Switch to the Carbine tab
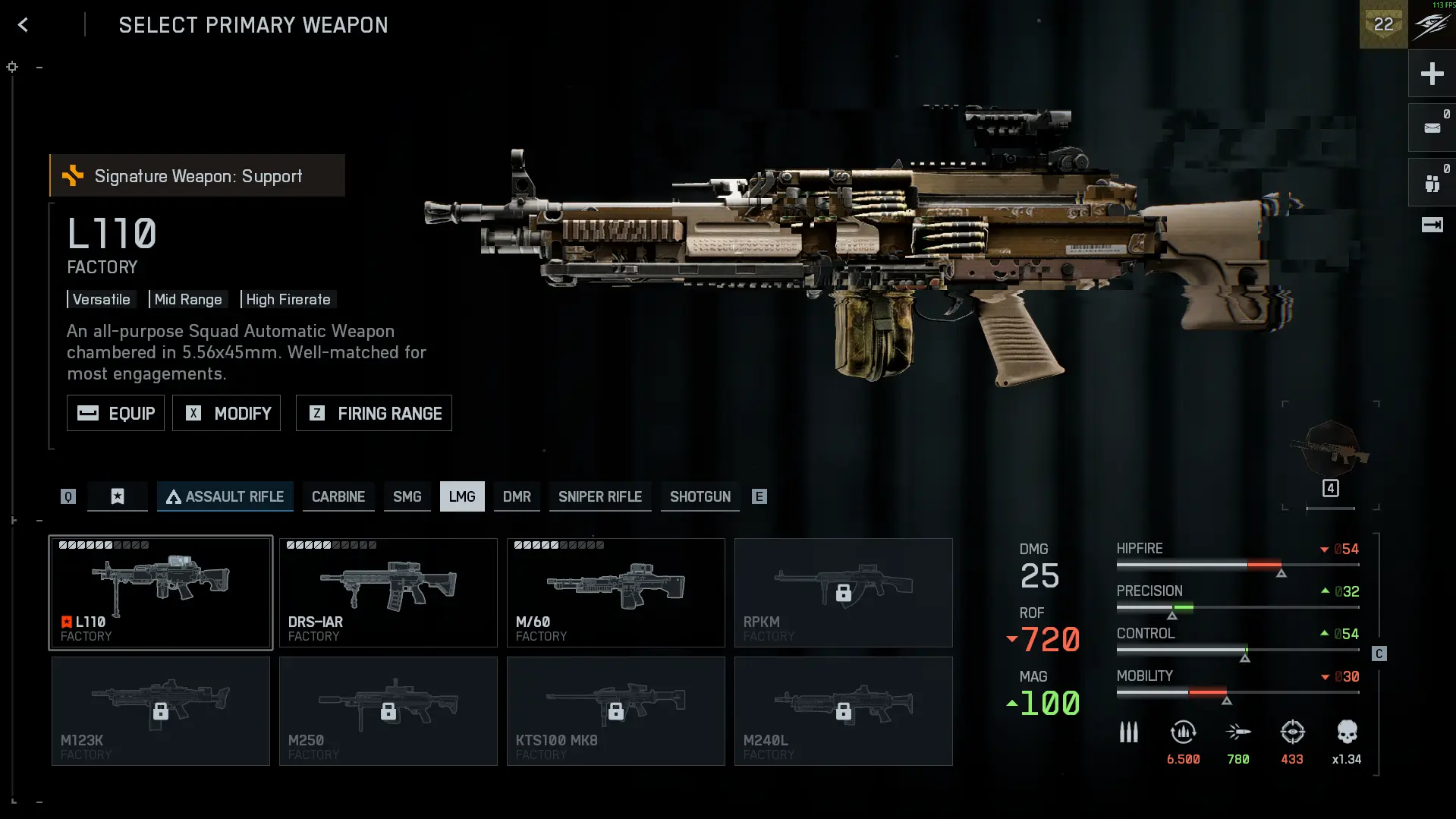The width and height of the screenshot is (1456, 819). click(x=338, y=496)
